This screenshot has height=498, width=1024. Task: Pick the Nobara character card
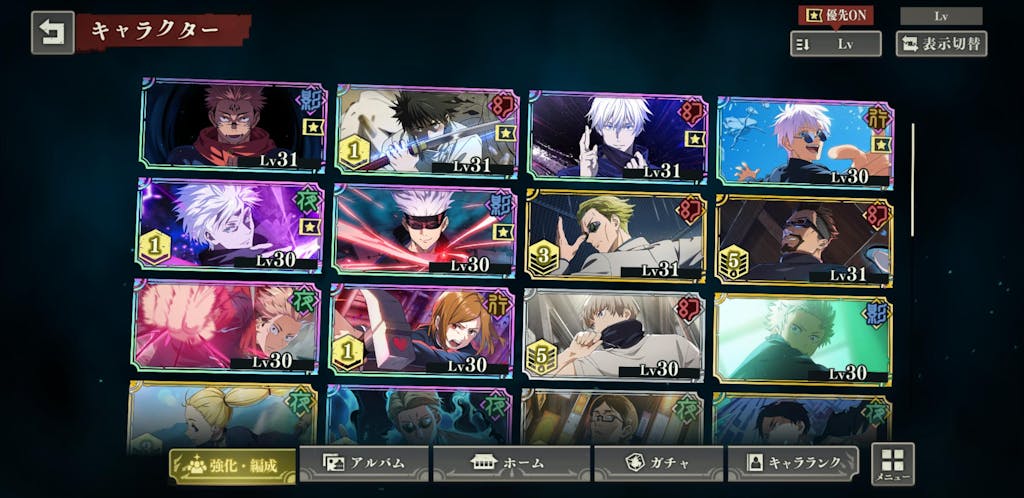(x=421, y=330)
